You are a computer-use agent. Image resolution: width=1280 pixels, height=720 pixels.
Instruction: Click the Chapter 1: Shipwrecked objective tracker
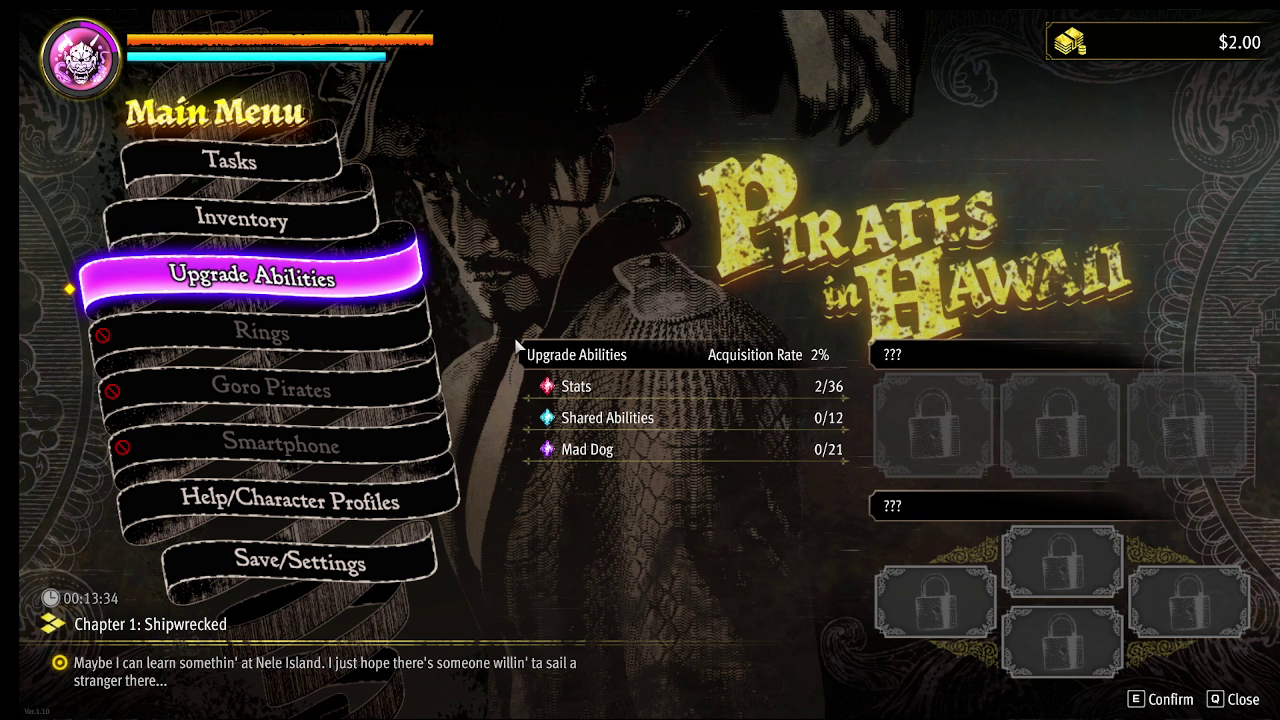(x=150, y=624)
